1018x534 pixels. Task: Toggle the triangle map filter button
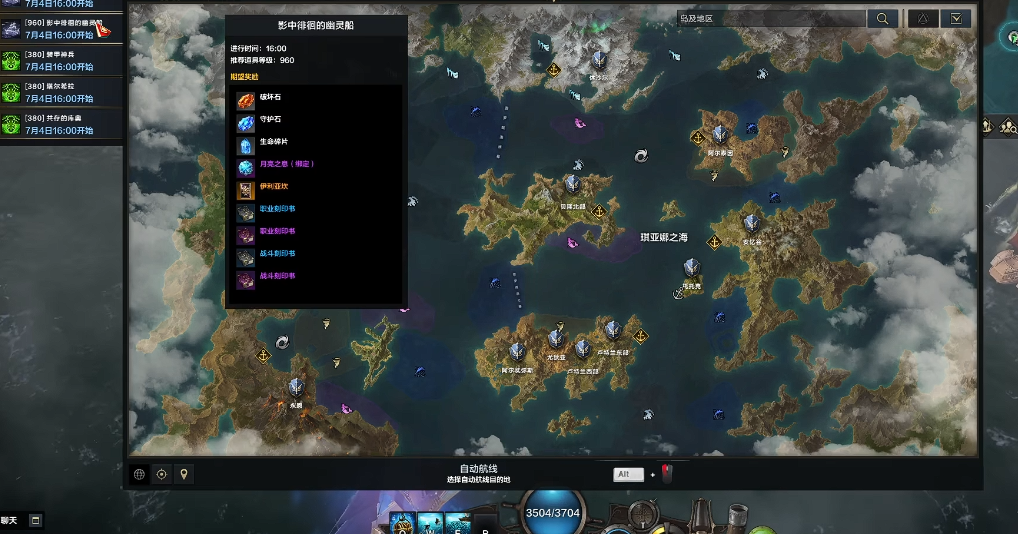[922, 18]
